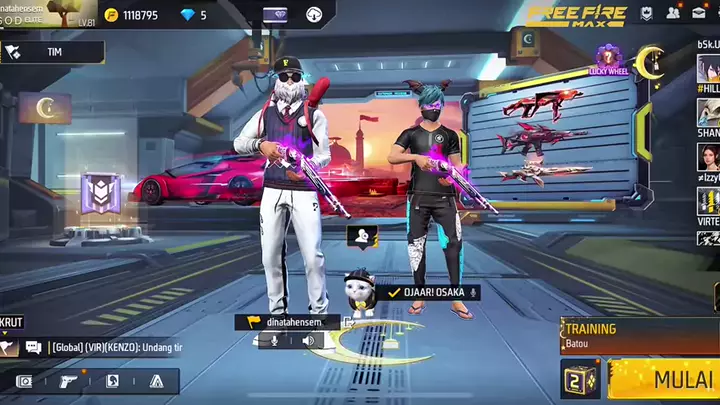Open the Lucky Wheel event
Image resolution: width=720 pixels, height=405 pixels.
[607, 60]
